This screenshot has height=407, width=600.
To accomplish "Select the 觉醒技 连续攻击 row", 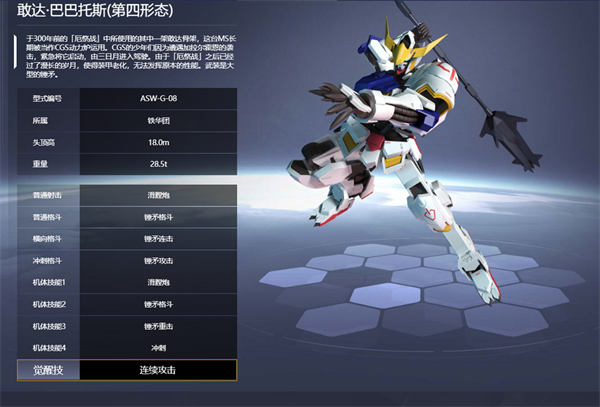I will (x=127, y=370).
